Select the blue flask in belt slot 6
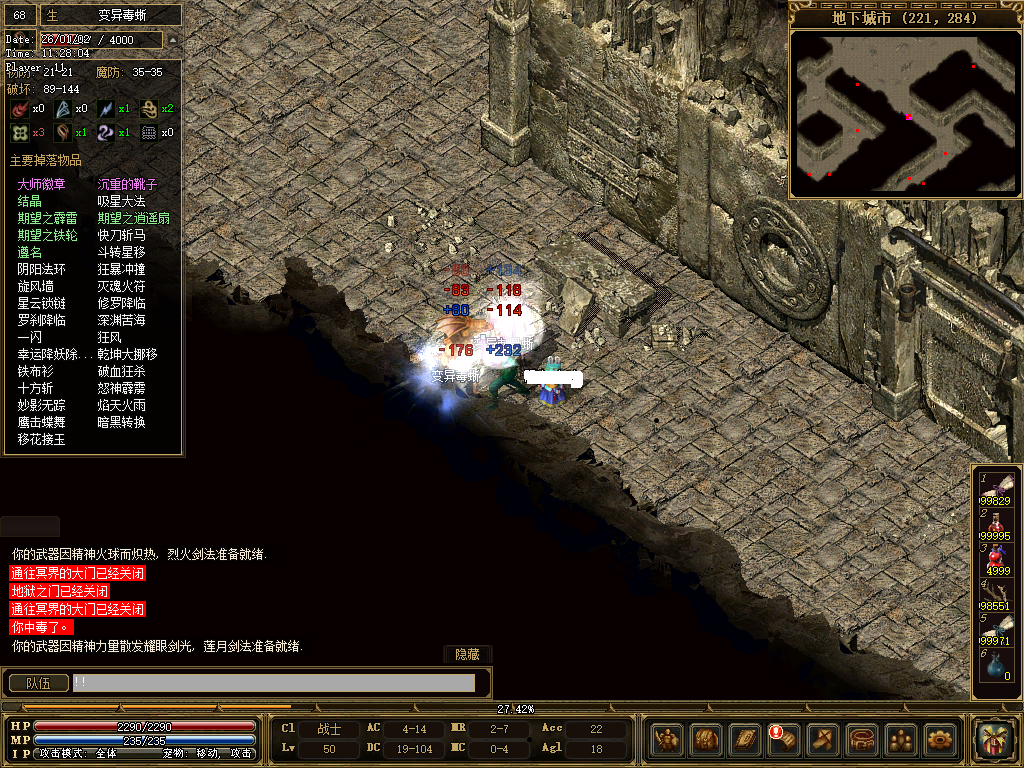 pos(996,666)
